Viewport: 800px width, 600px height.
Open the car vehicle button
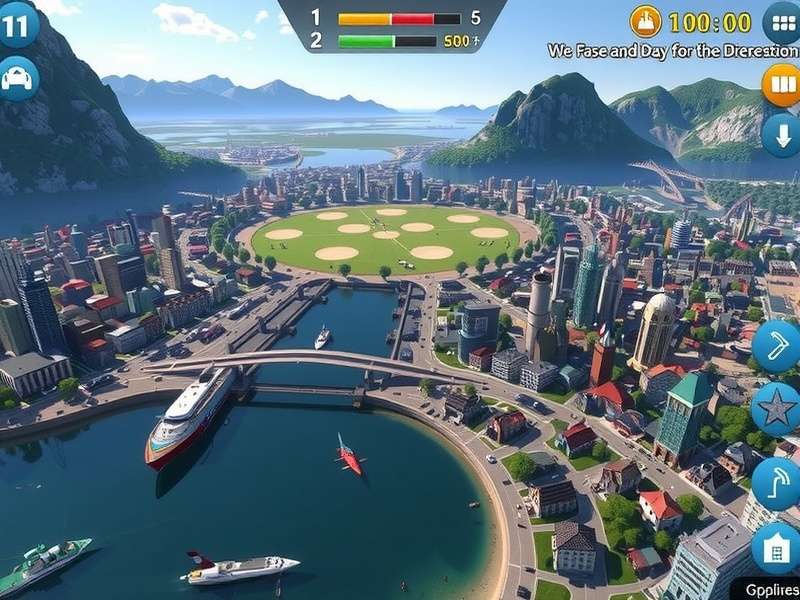point(17,78)
